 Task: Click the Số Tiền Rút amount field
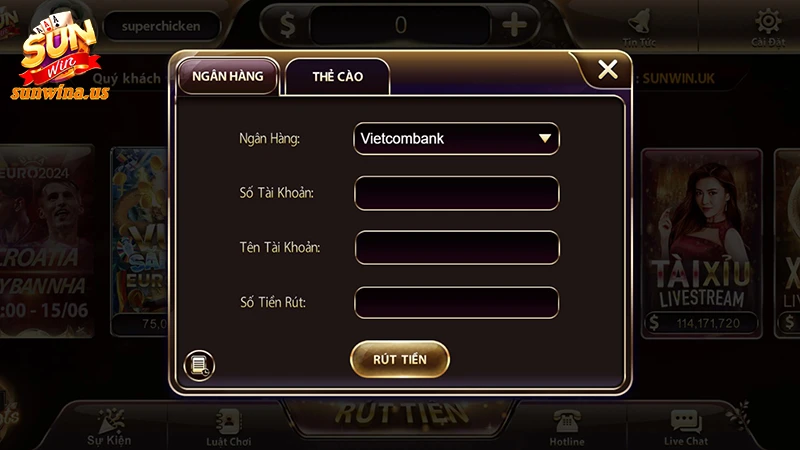pos(456,301)
